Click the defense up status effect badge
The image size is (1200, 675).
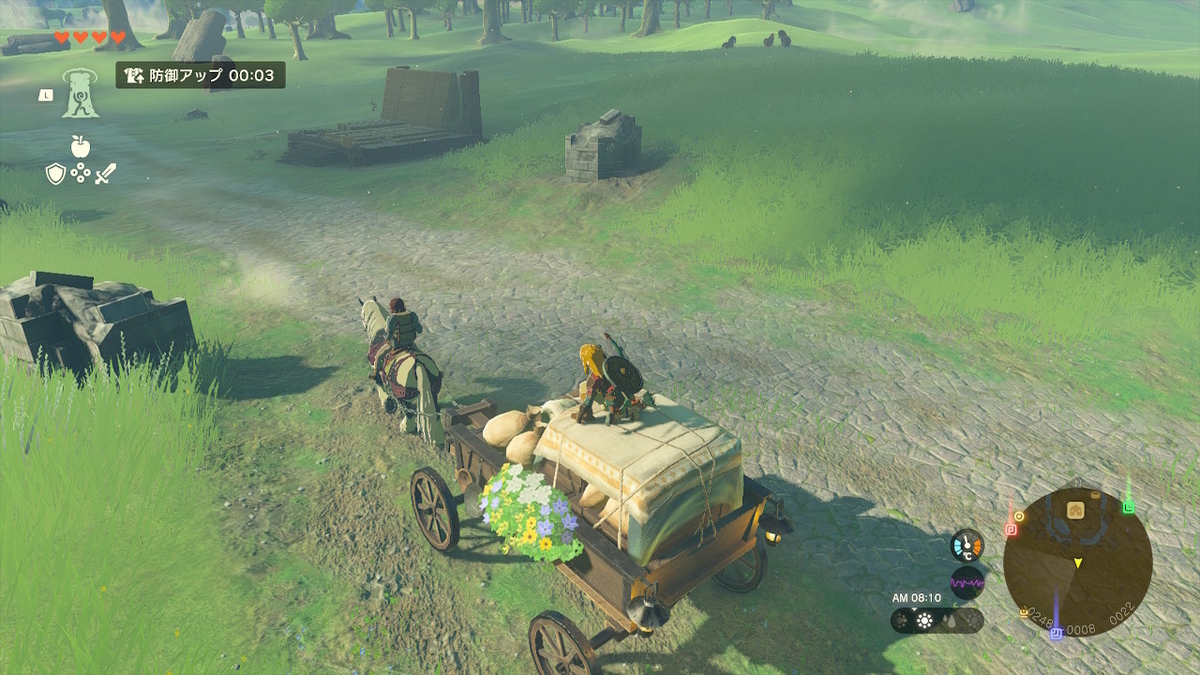(200, 75)
